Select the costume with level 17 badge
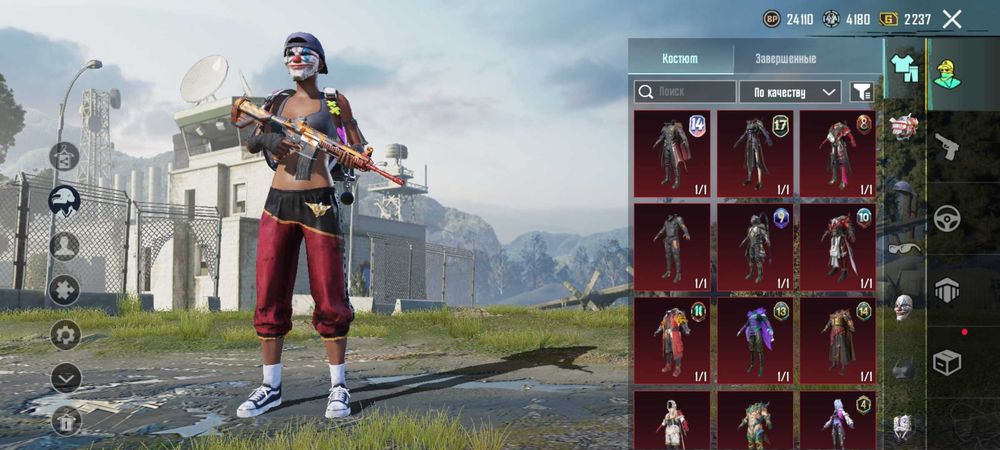Screen dimensions: 1000x450 click(755, 154)
